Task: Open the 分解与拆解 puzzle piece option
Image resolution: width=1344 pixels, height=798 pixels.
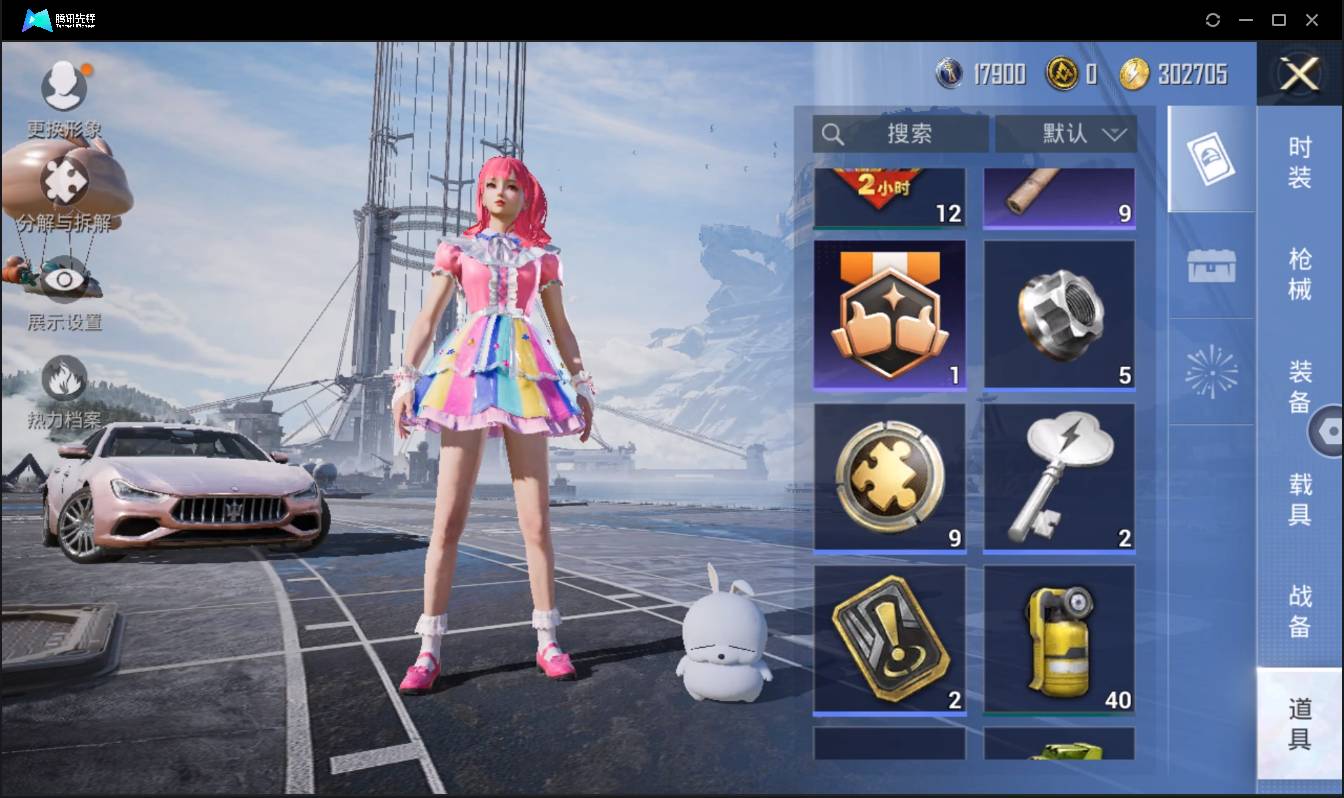Action: pyautogui.click(x=64, y=183)
